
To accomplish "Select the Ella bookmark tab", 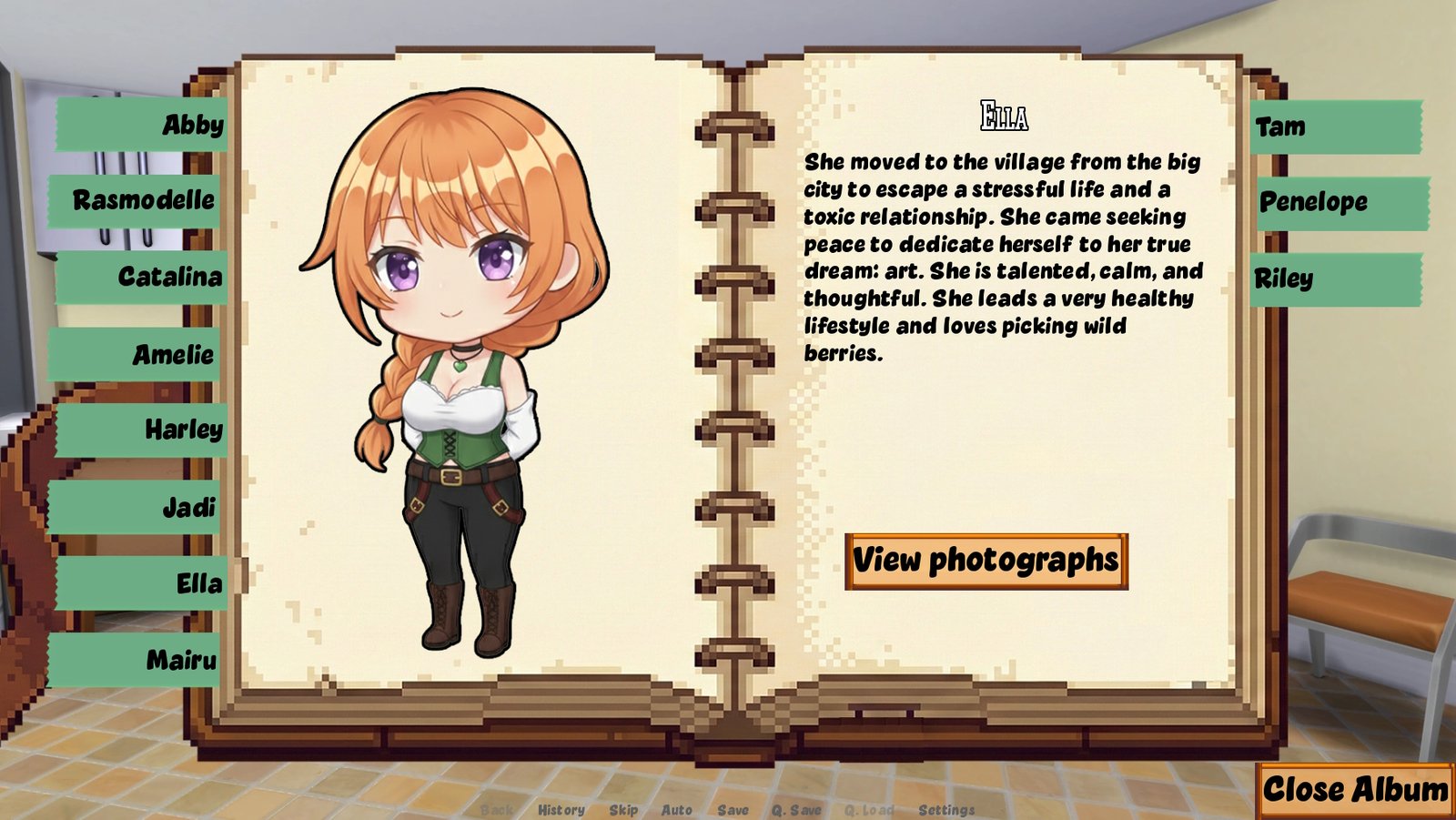I will tap(143, 583).
